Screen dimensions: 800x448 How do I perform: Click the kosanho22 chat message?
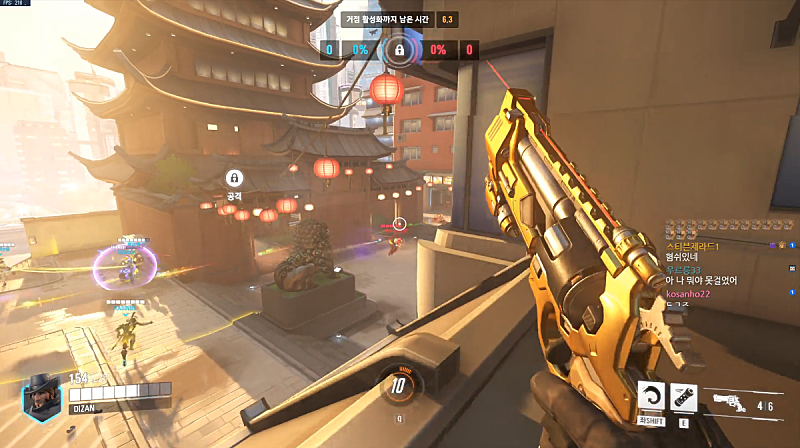688,293
